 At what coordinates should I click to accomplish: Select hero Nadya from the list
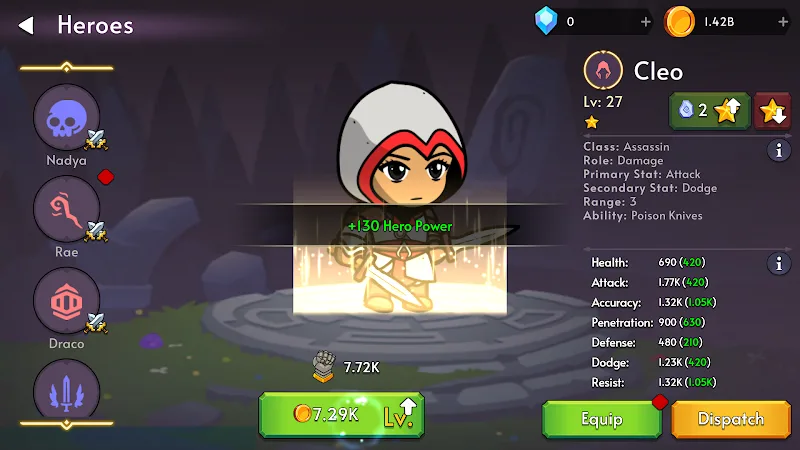[x=67, y=117]
